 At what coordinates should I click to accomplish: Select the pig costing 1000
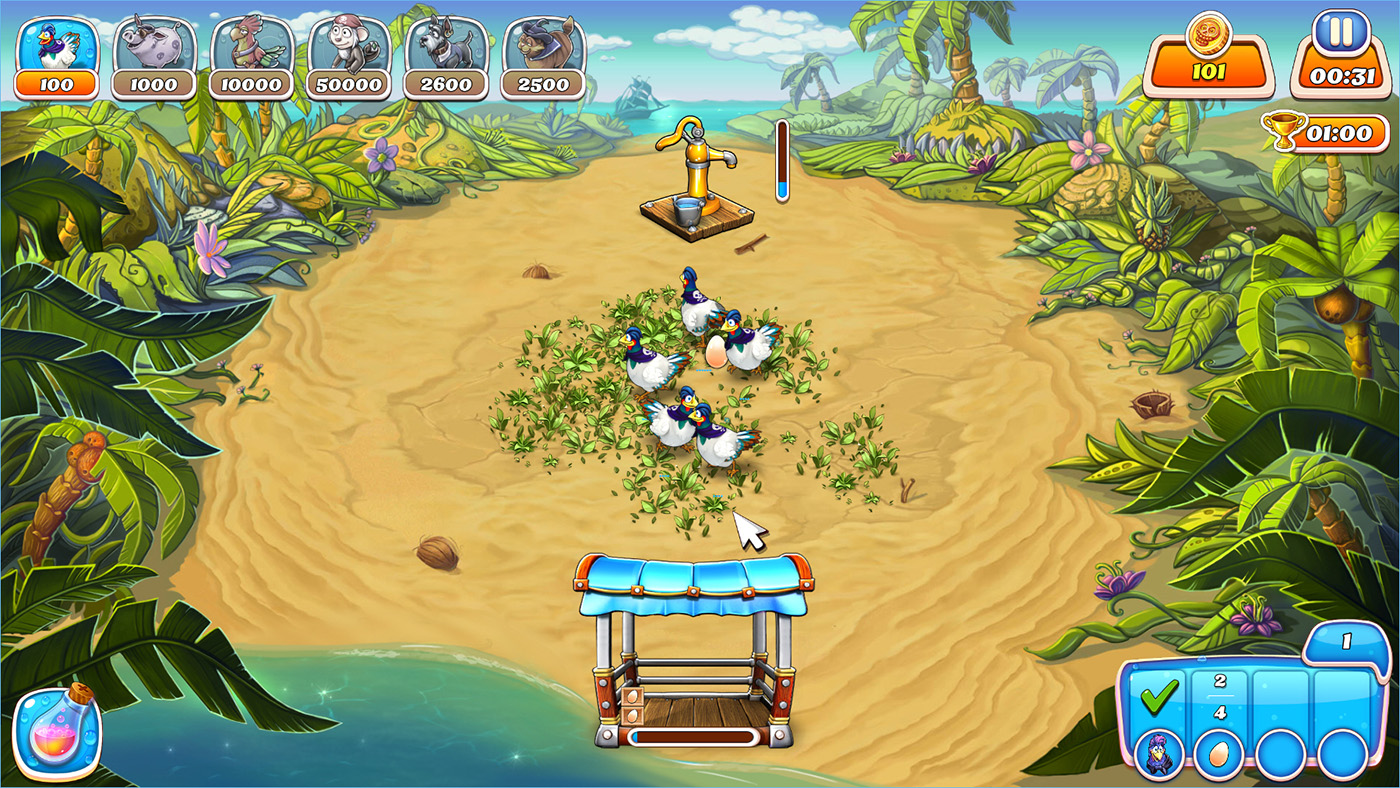pyautogui.click(x=153, y=57)
